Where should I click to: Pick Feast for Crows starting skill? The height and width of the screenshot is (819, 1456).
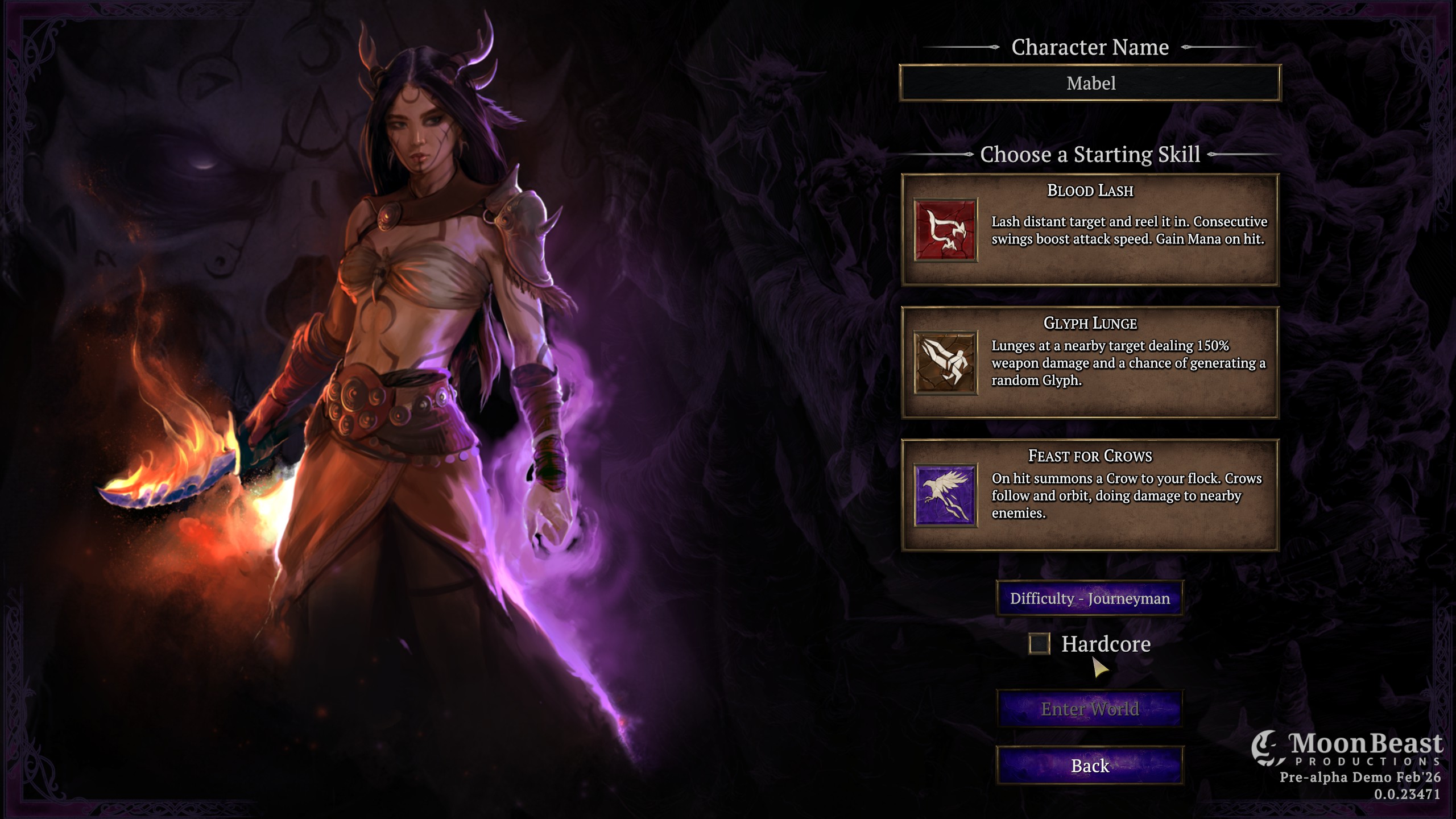[1090, 495]
